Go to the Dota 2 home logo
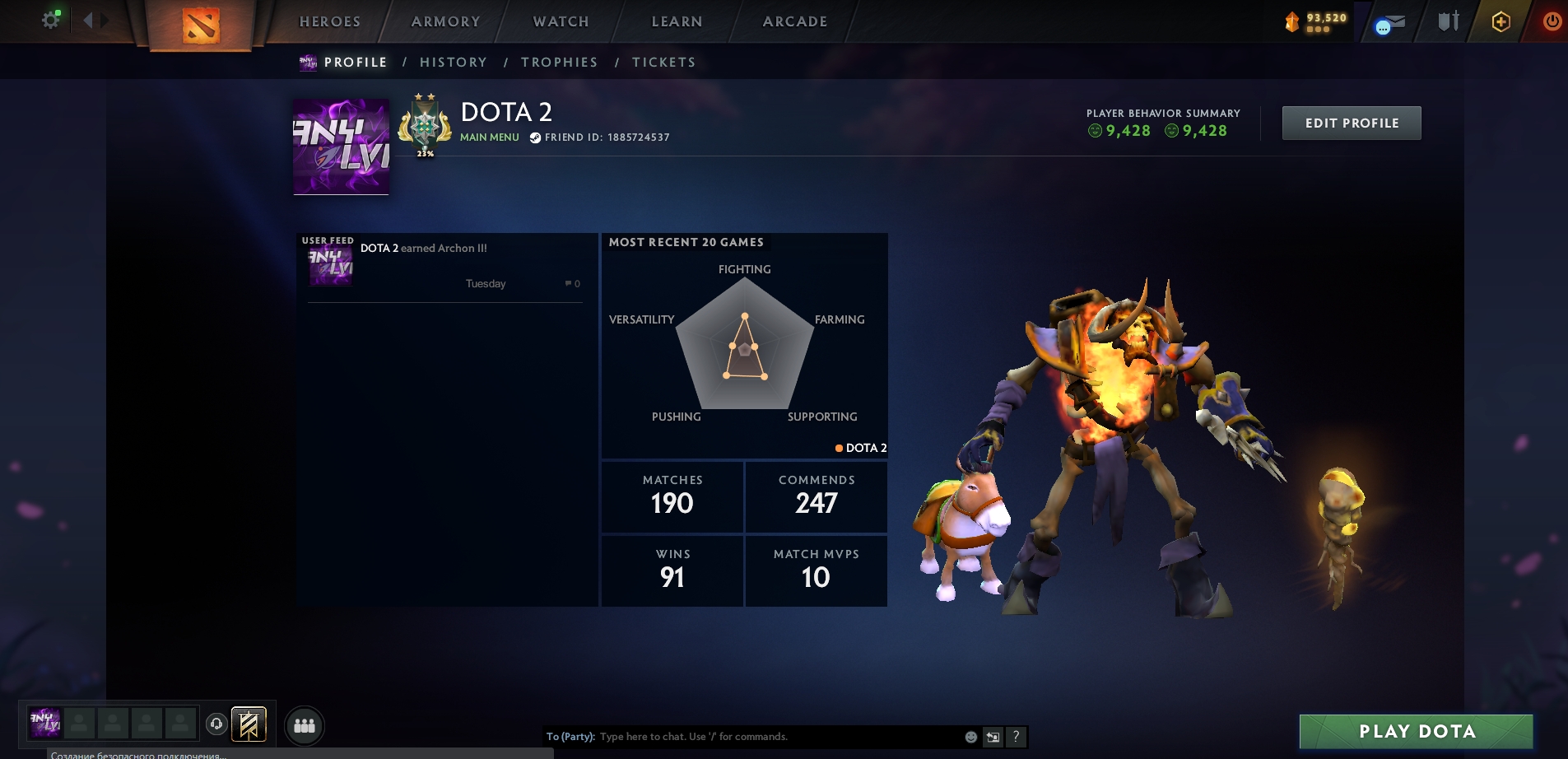1568x759 pixels. coord(201,25)
